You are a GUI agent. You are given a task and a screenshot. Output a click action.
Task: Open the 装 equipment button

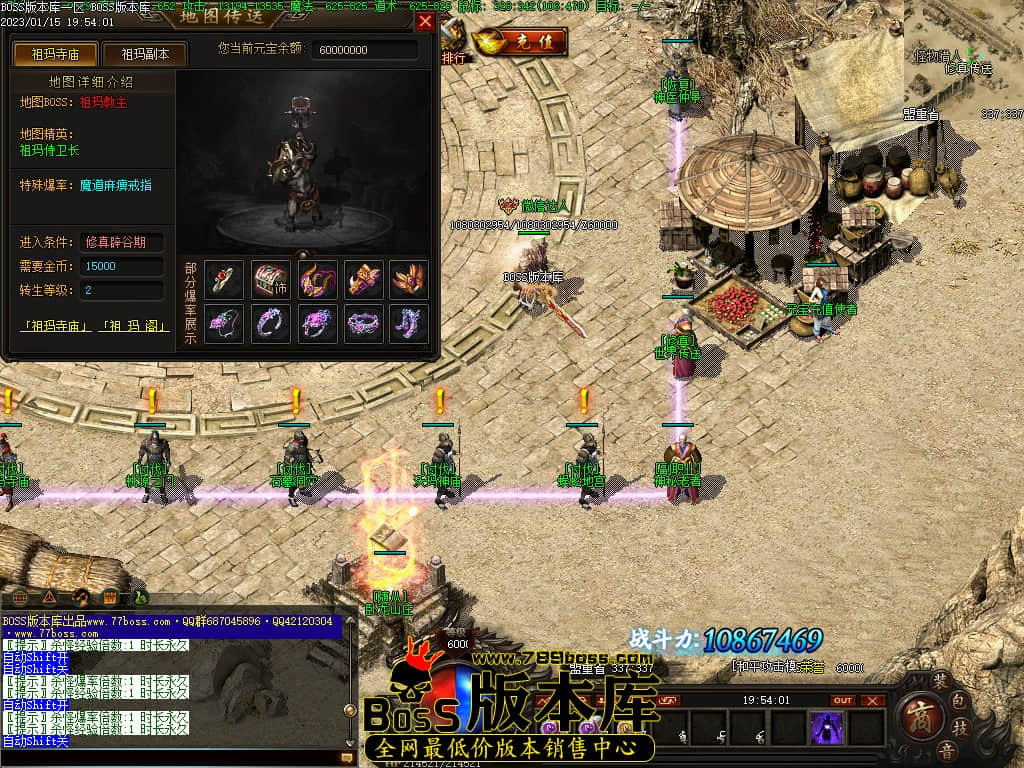pos(939,680)
